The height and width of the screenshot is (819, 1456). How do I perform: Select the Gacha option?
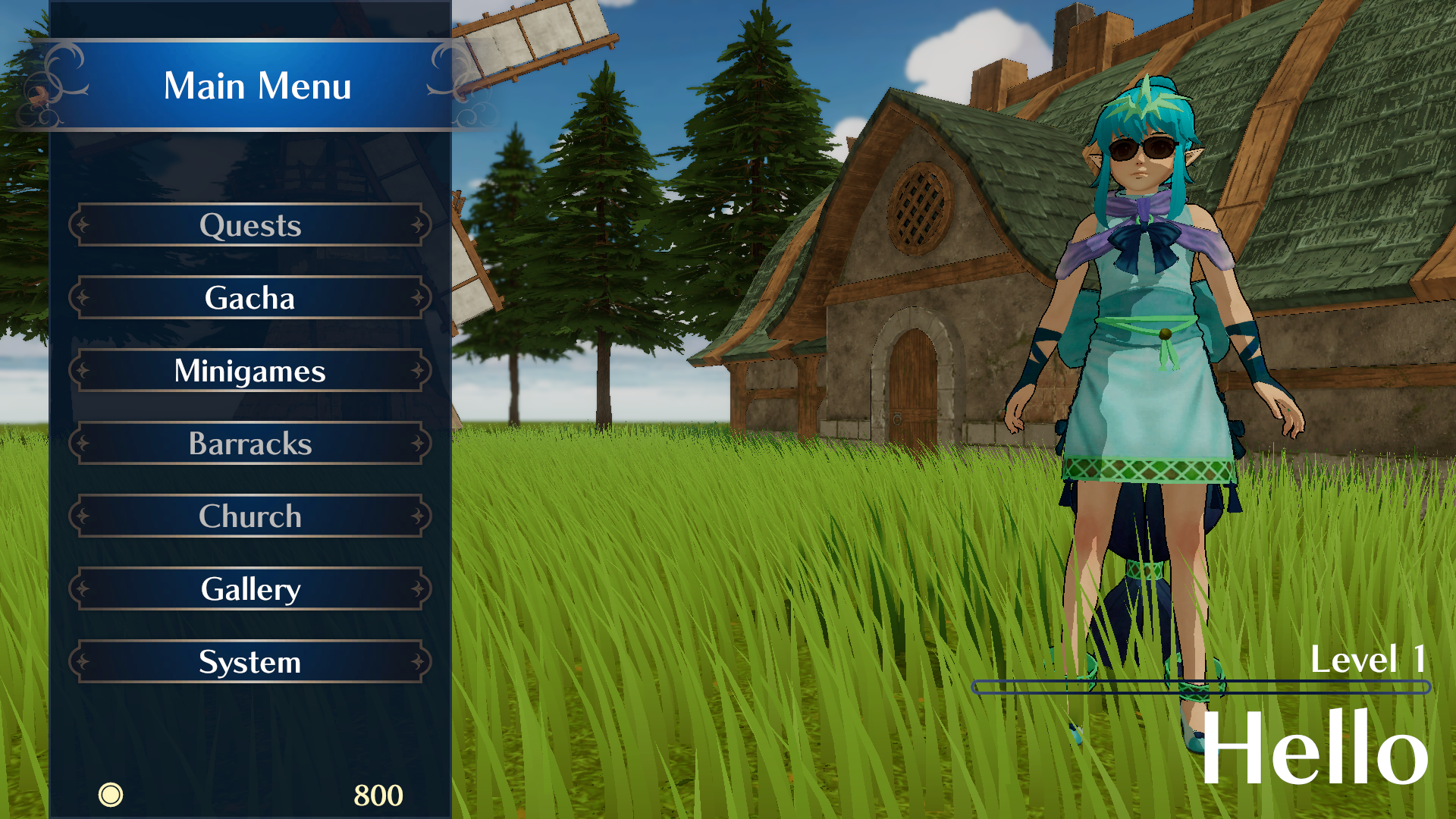tap(250, 298)
